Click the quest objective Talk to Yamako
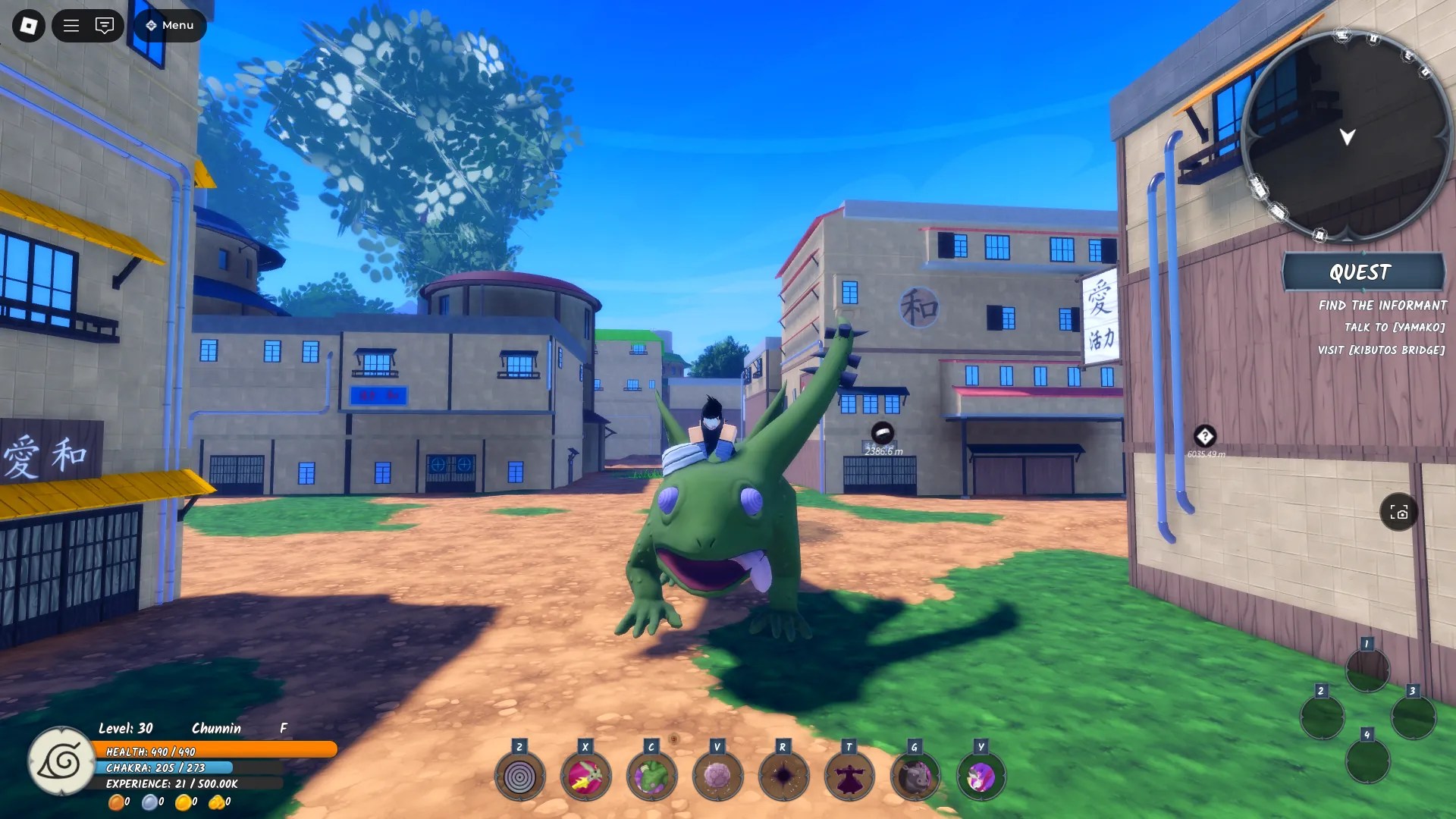The width and height of the screenshot is (1456, 819). pos(1395,328)
